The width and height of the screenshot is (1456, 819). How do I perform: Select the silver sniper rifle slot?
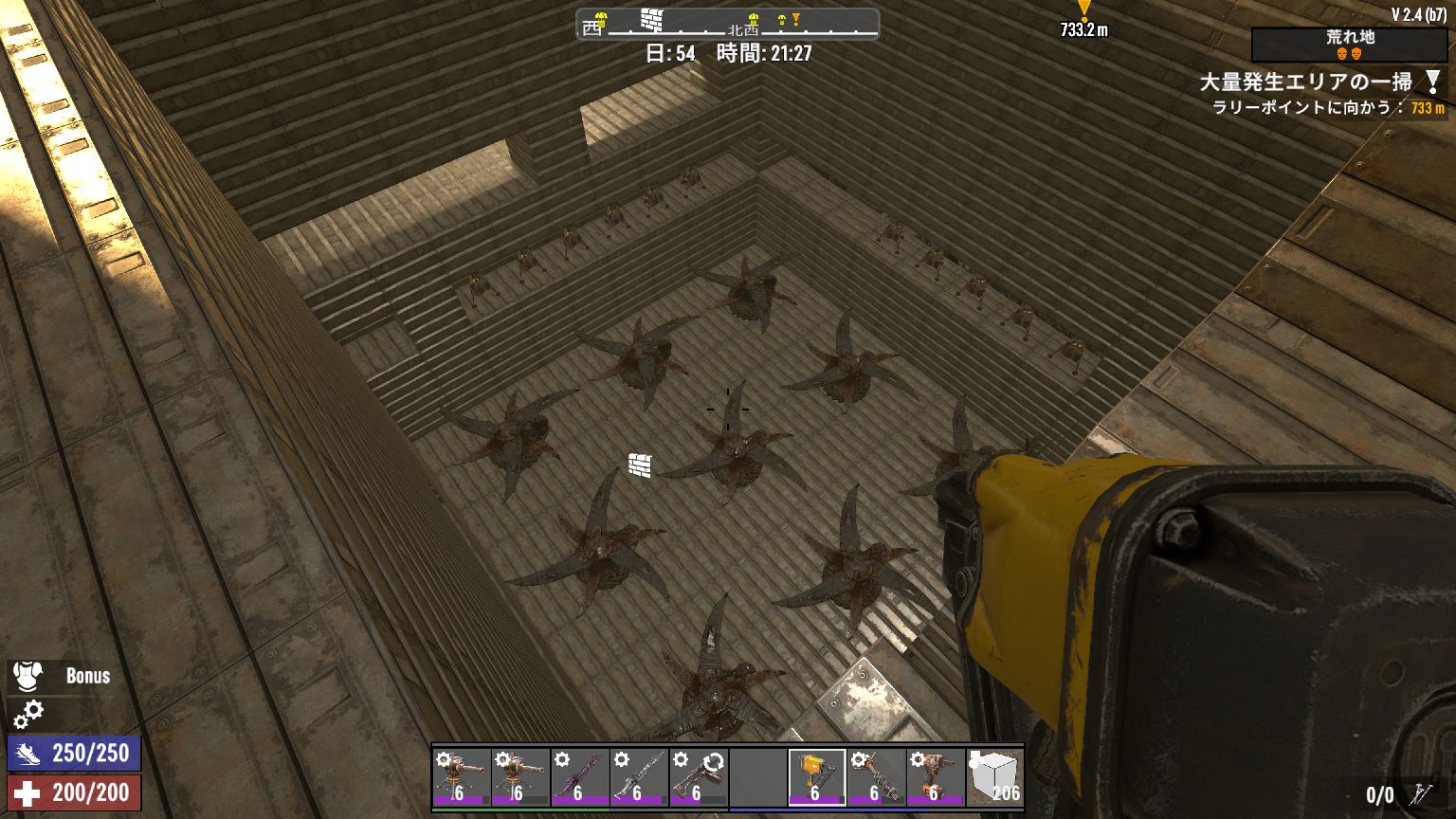638,777
